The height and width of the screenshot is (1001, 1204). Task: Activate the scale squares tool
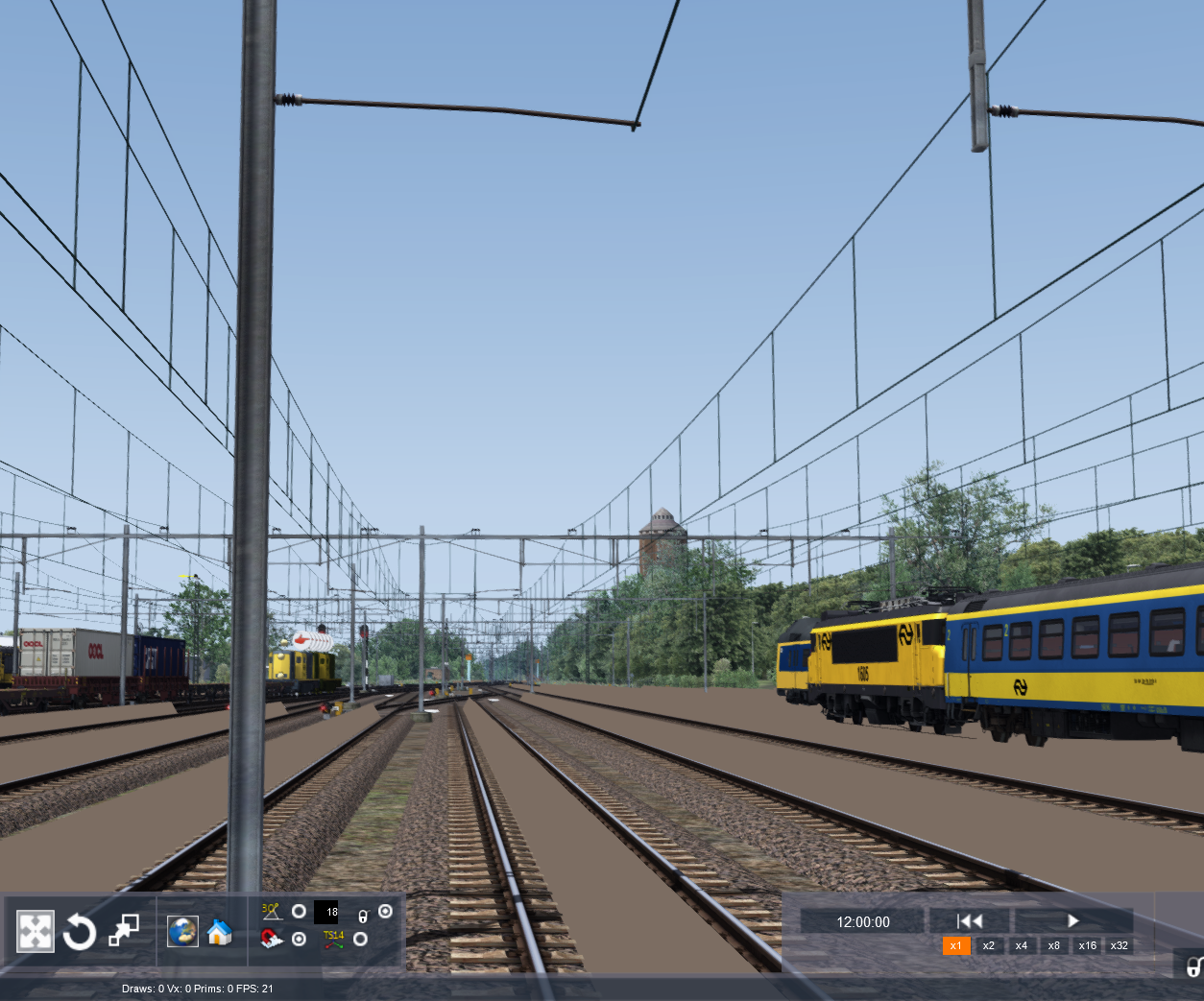tap(124, 930)
